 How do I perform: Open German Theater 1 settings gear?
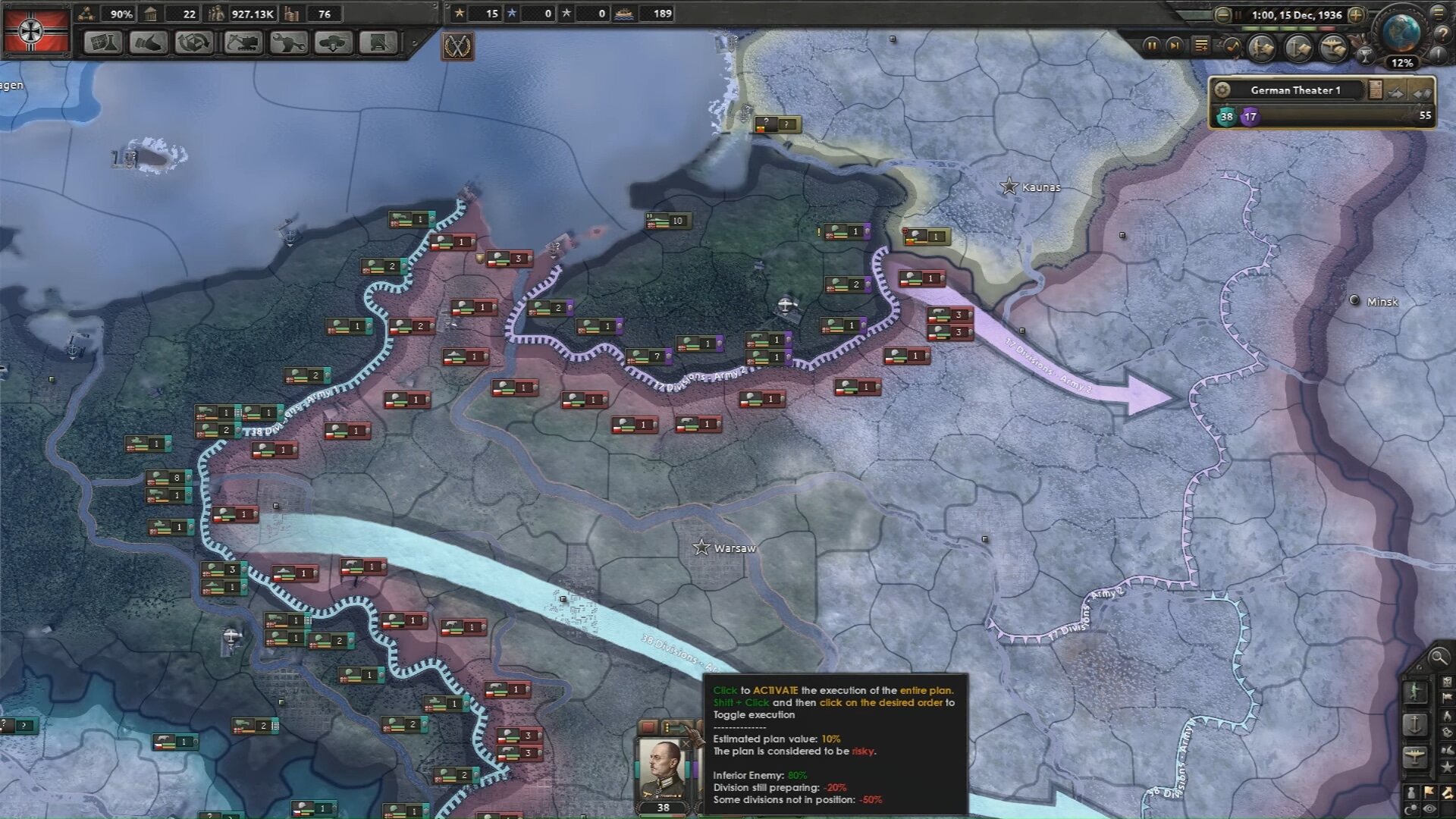coord(1222,91)
